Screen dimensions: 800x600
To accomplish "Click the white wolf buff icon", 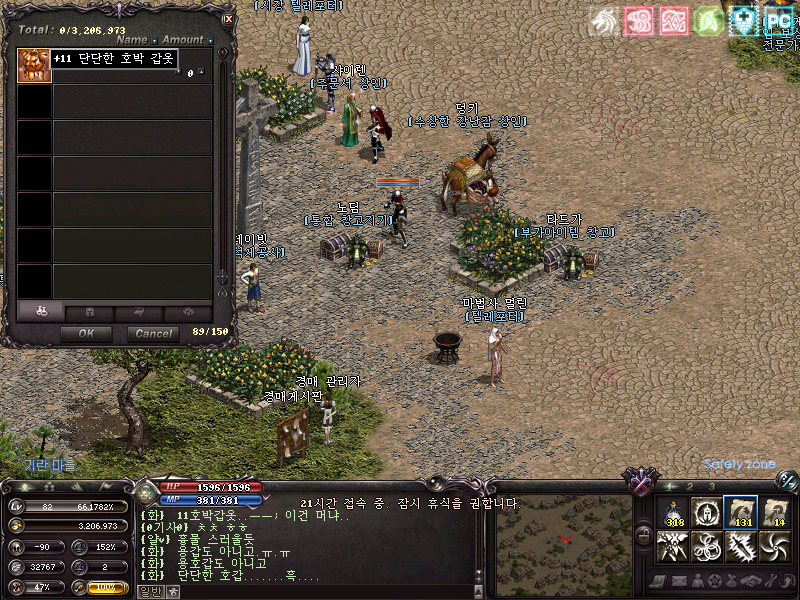I will 603,20.
